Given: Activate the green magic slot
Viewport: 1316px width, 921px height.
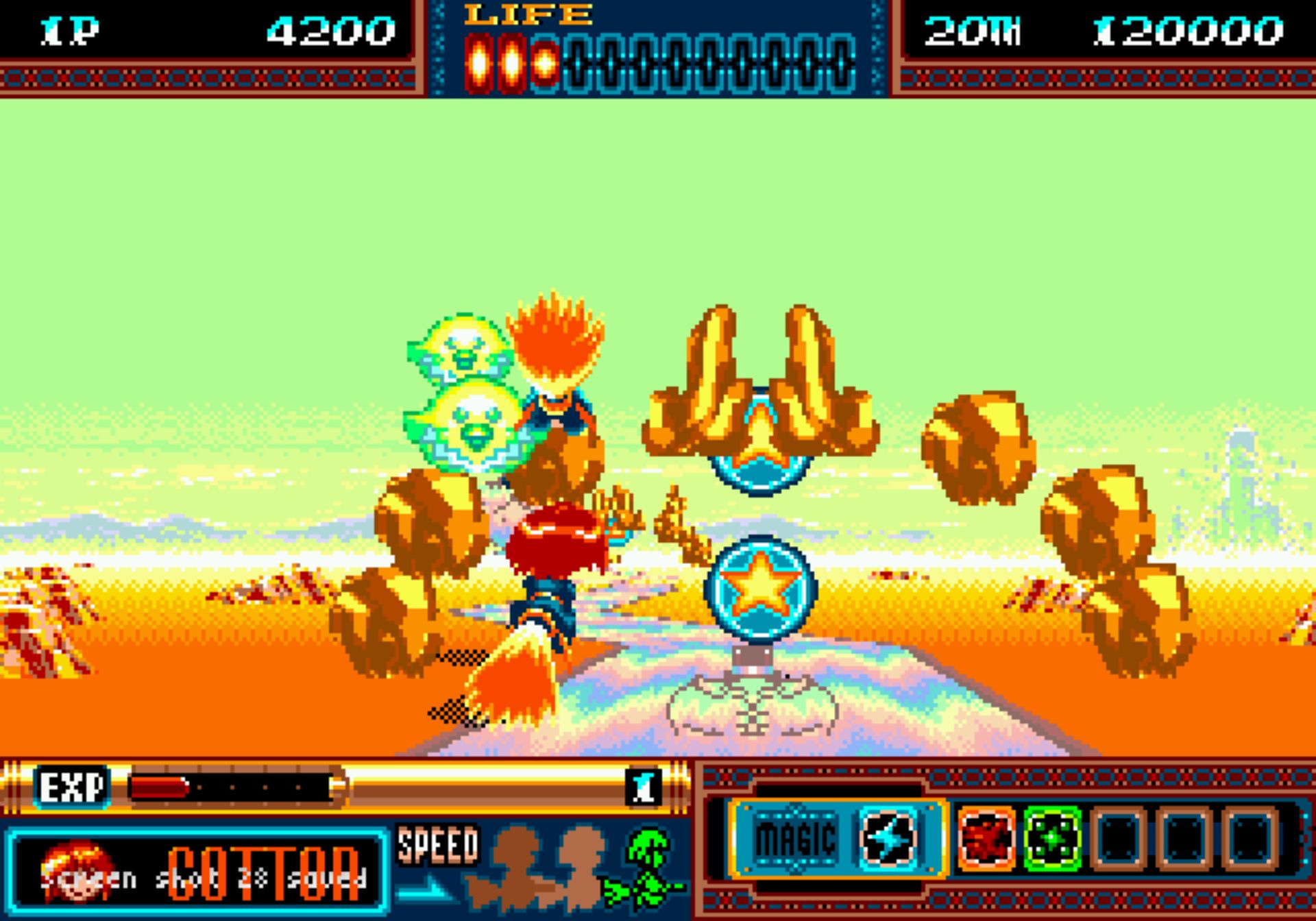Looking at the screenshot, I should click(x=1051, y=838).
